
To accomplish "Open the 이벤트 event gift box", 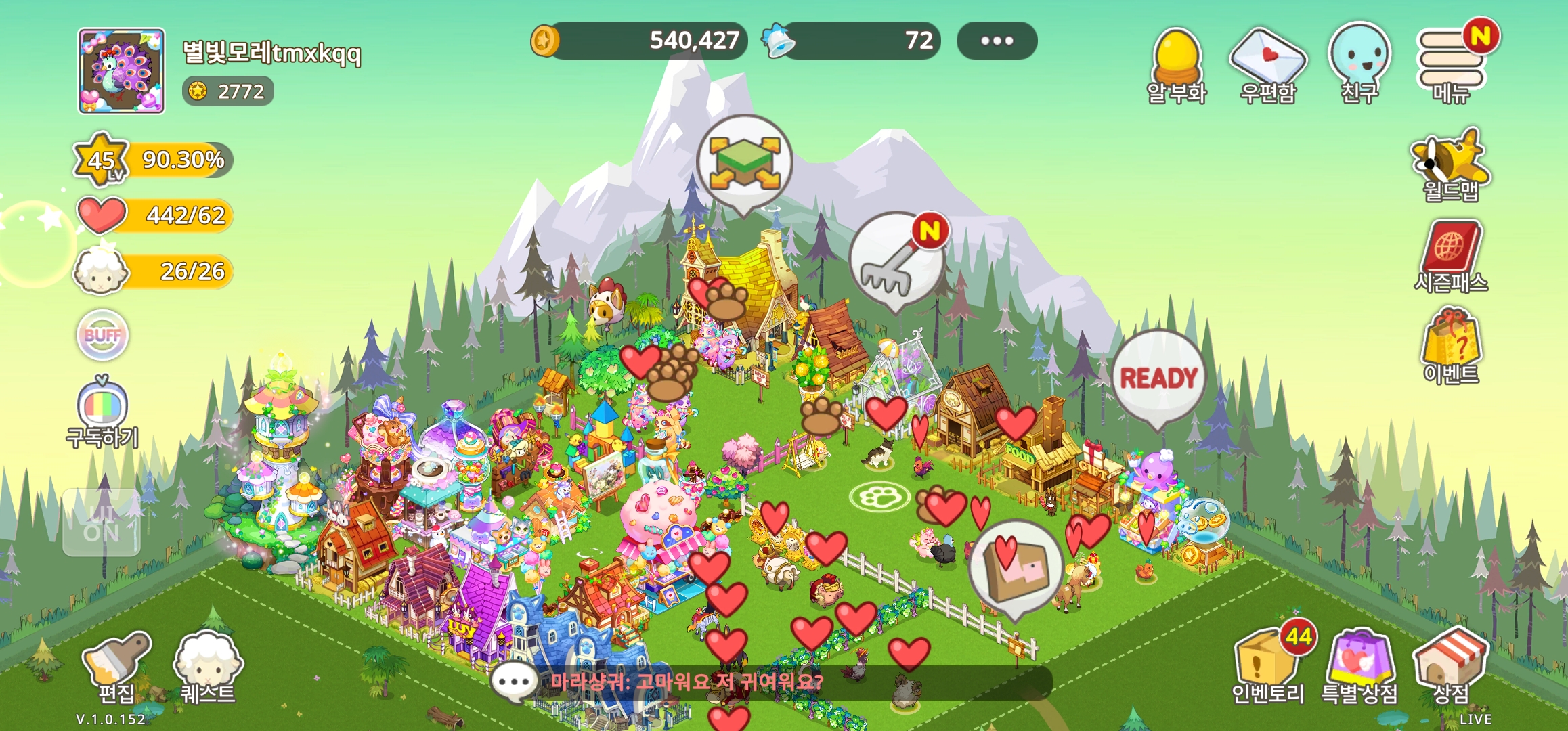I will pos(1451,346).
